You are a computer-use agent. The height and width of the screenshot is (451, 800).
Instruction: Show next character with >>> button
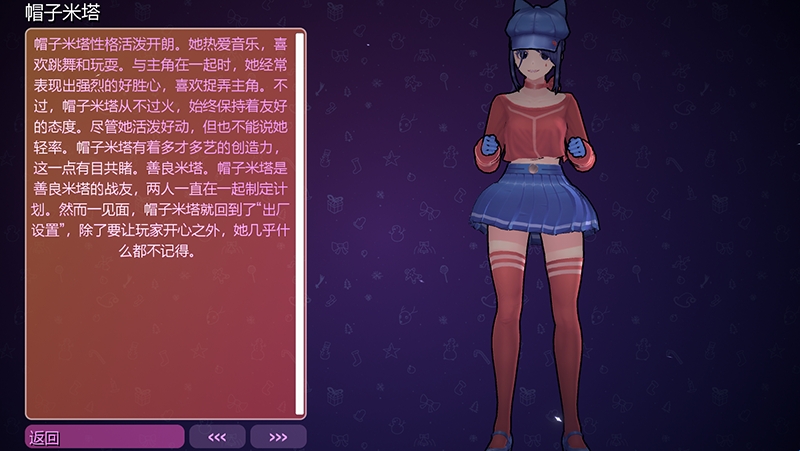coord(278,437)
